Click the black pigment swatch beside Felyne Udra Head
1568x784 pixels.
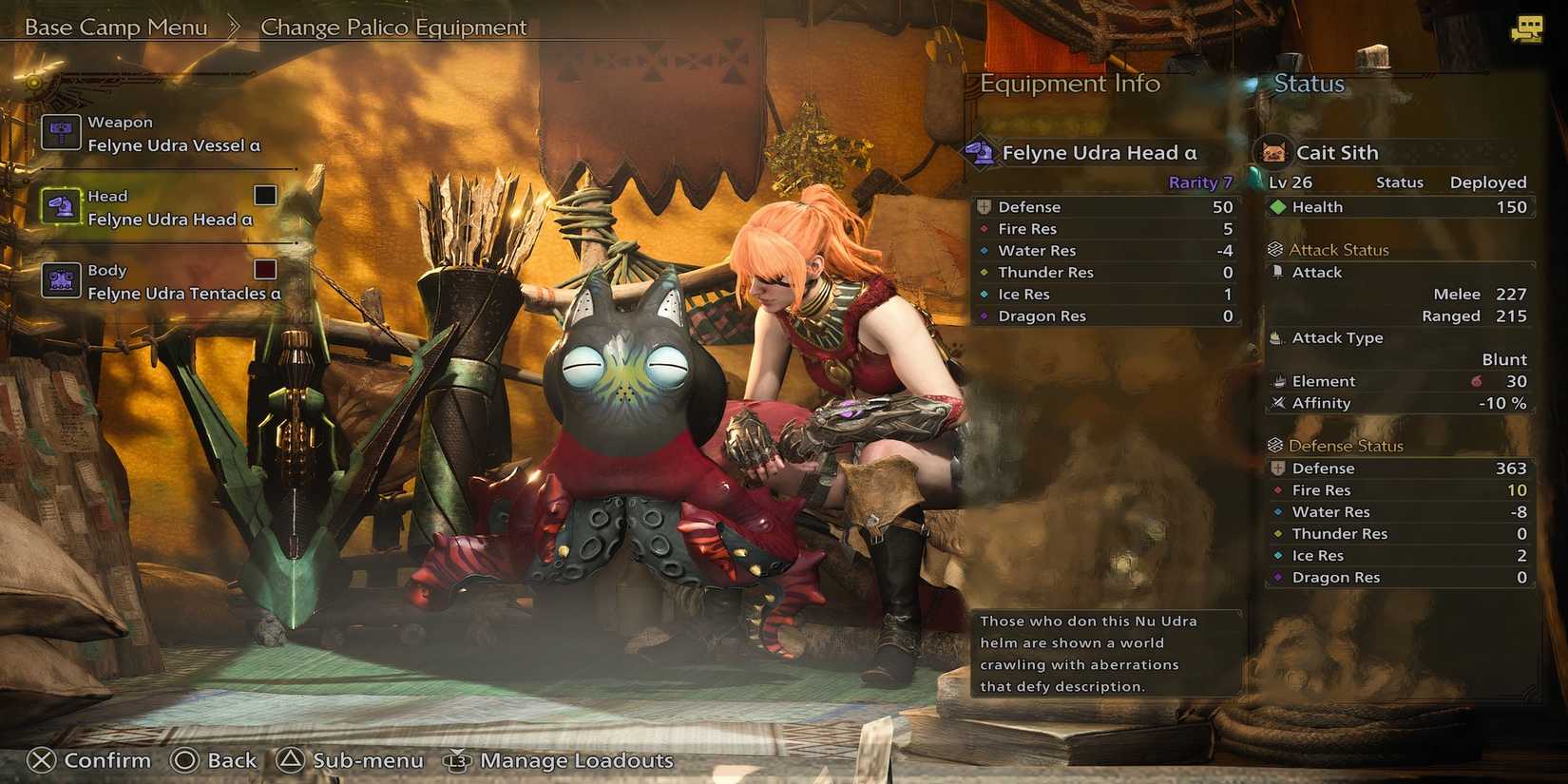point(263,196)
